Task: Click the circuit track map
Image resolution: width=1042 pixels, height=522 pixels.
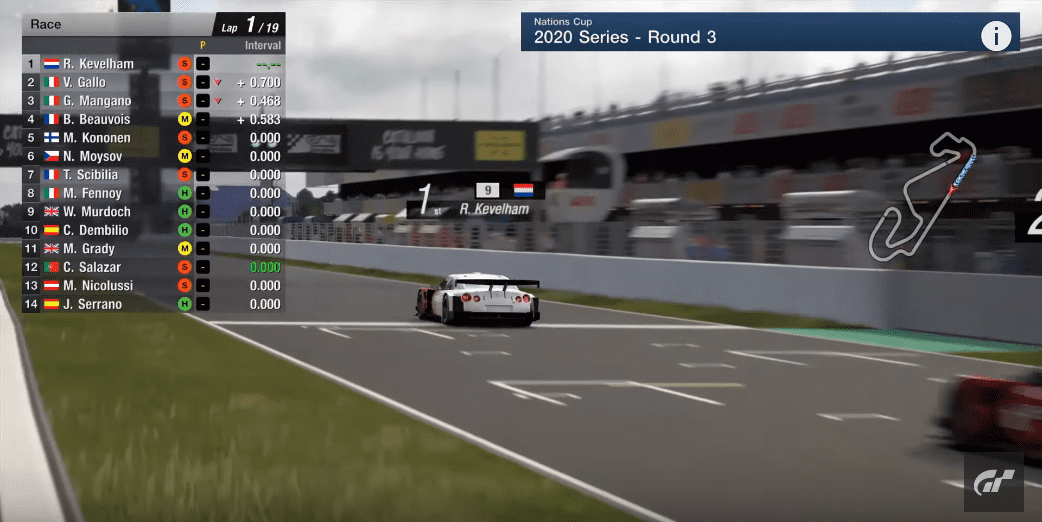Action: [922, 197]
